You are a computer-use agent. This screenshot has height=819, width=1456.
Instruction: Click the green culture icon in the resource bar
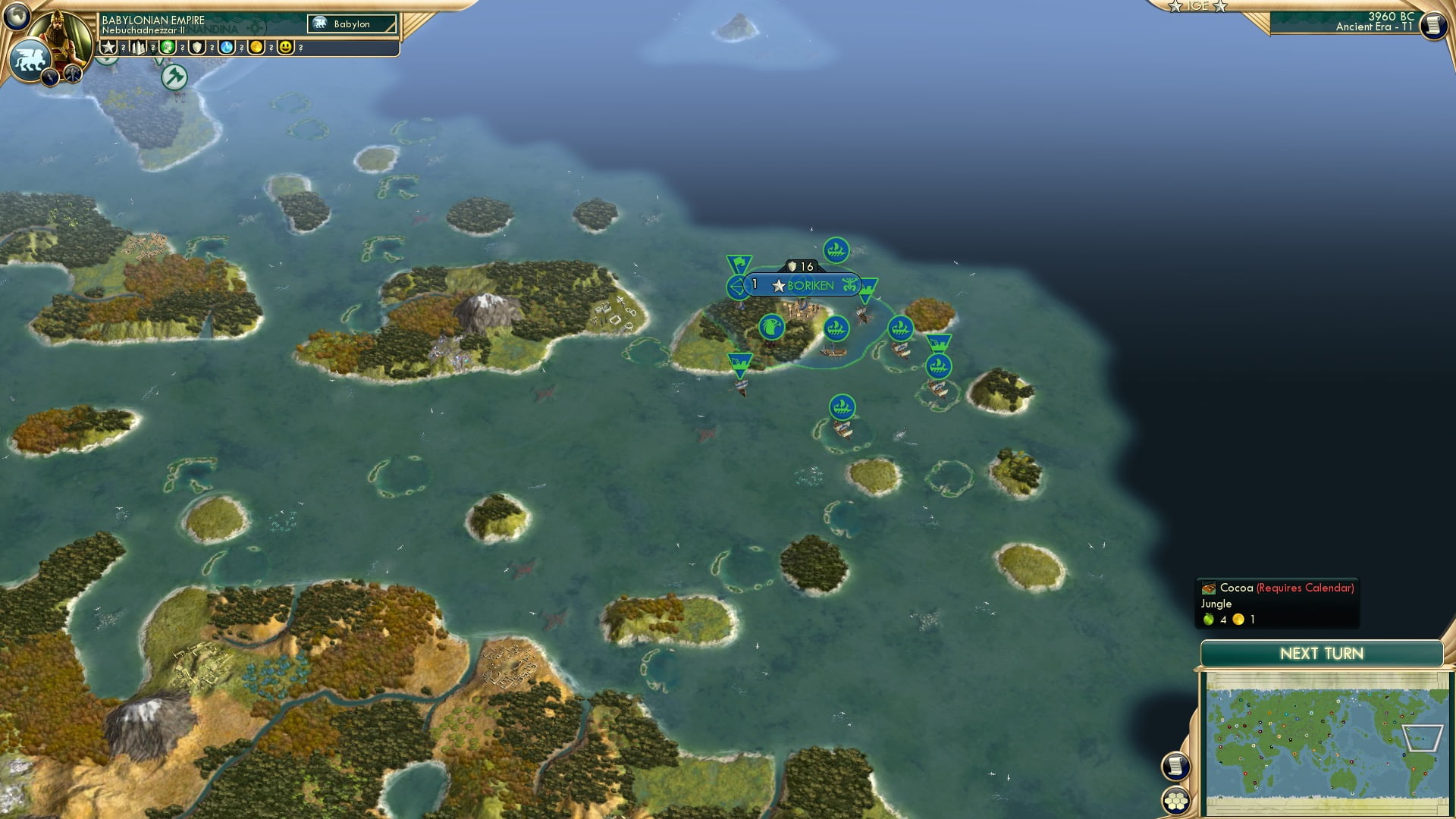point(168,47)
